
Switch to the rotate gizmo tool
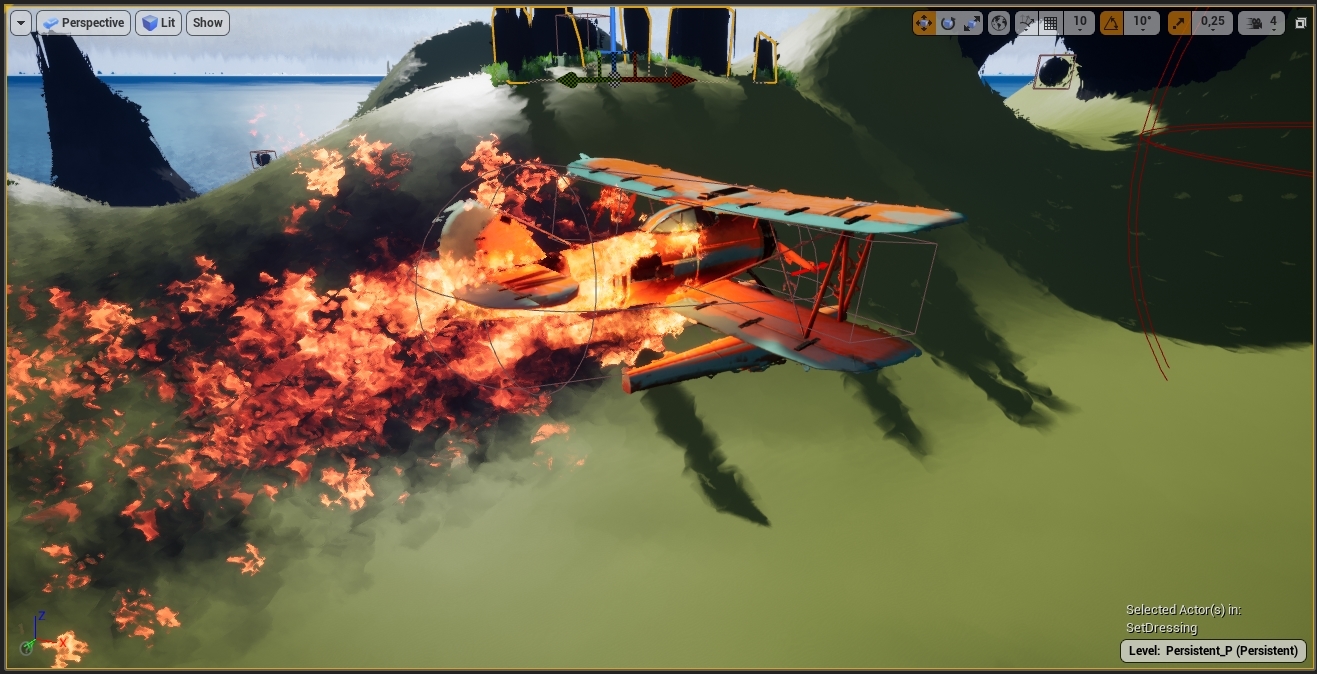948,22
